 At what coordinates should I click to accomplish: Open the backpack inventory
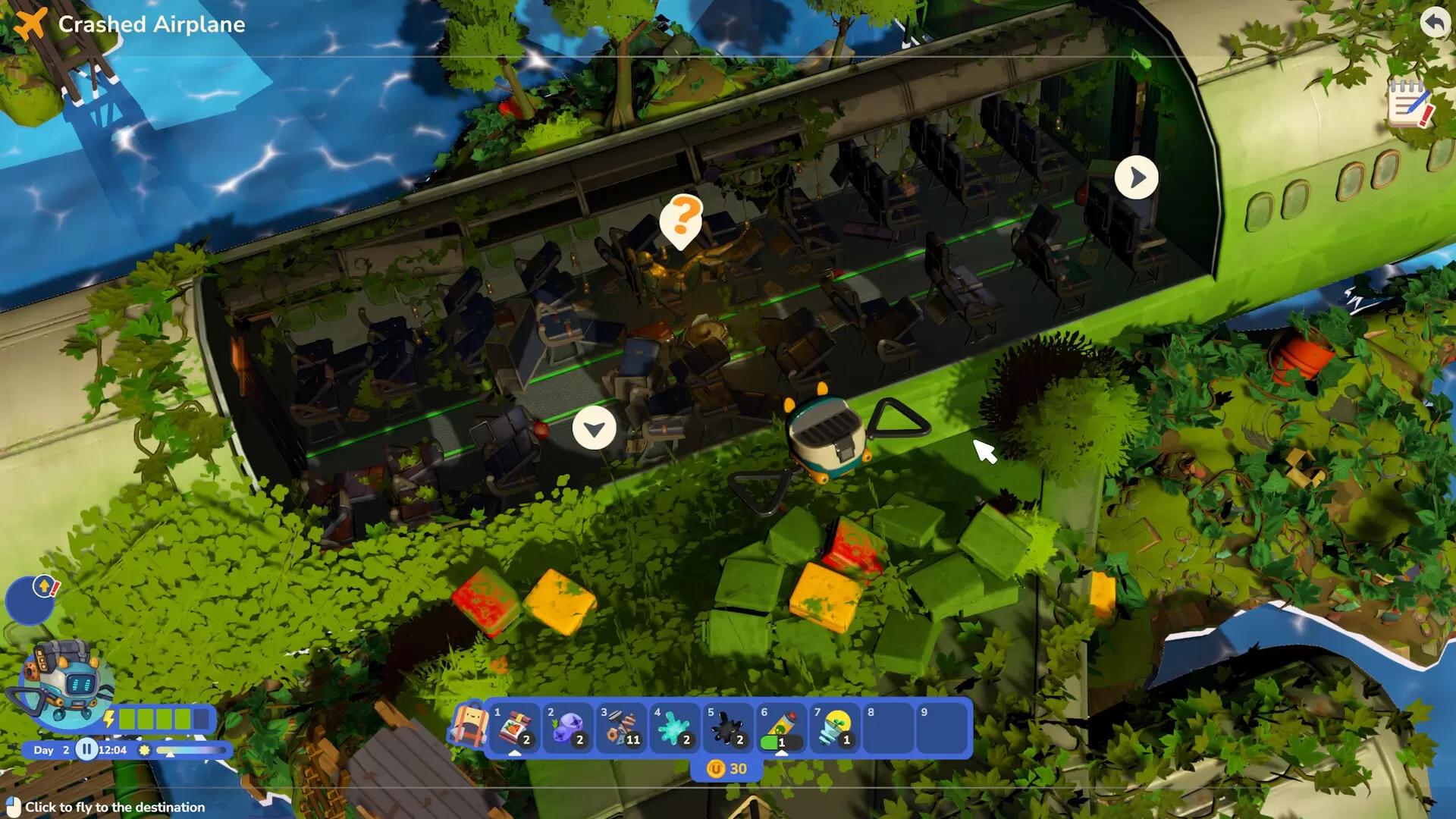click(468, 726)
